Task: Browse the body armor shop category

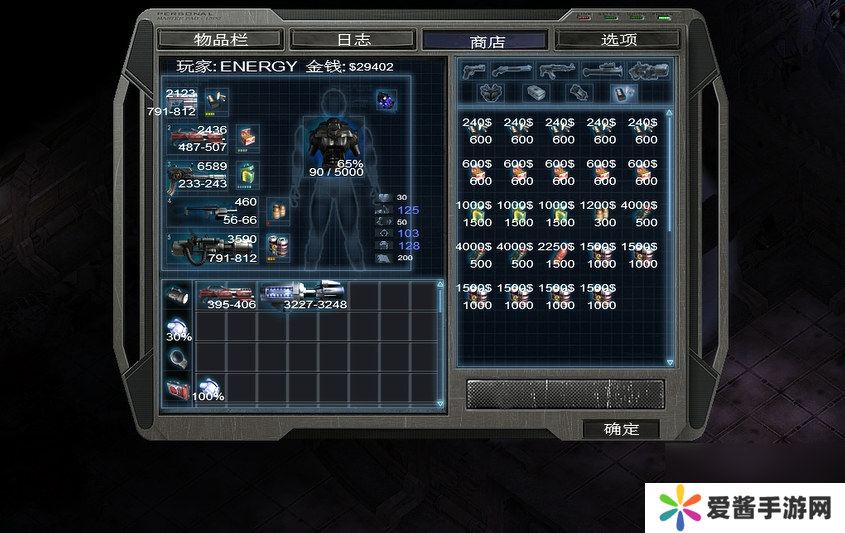Action: 490,93
